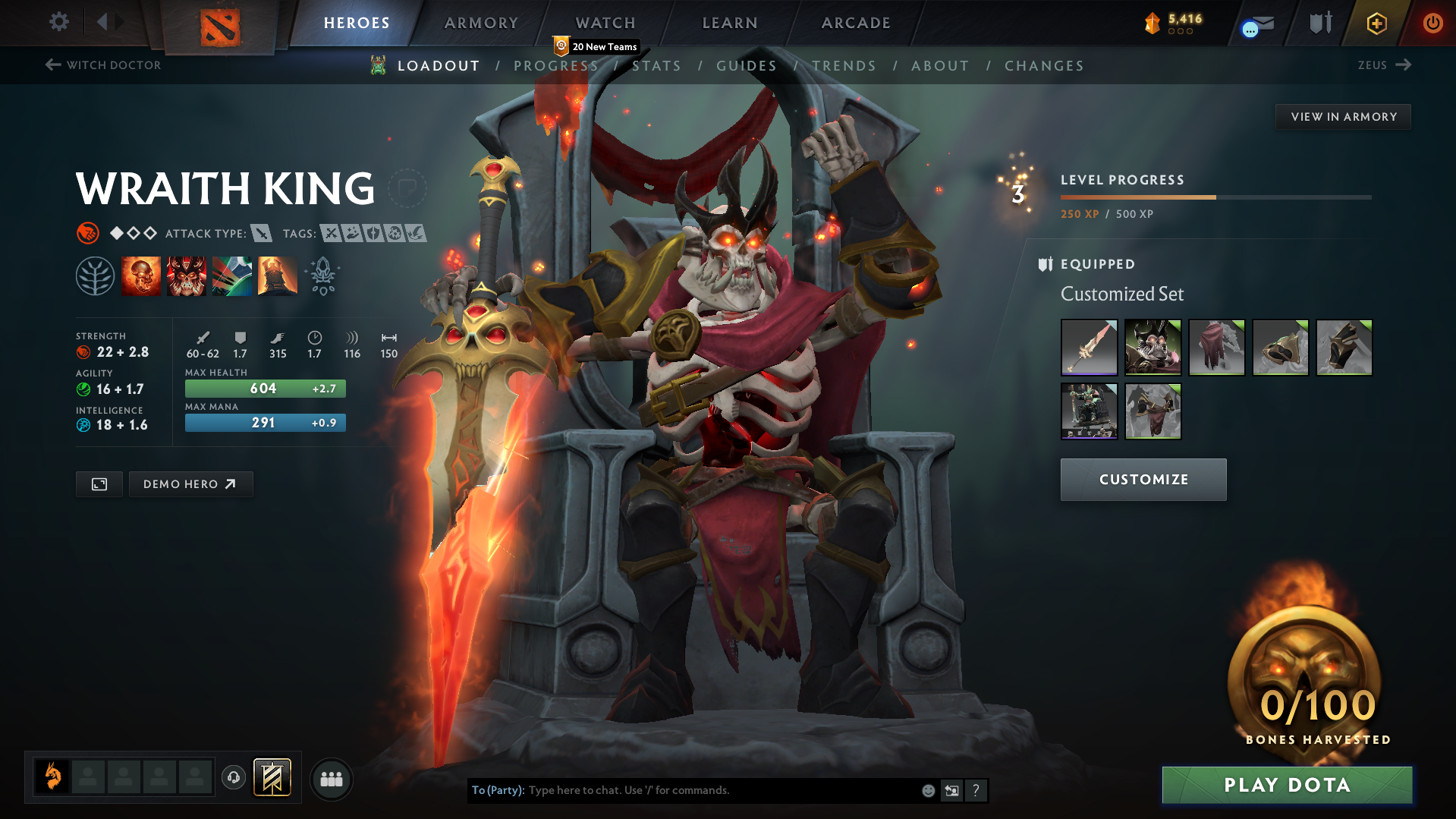The height and width of the screenshot is (819, 1456).
Task: Select the Wraithfire Blast skull ability icon
Action: click(141, 275)
